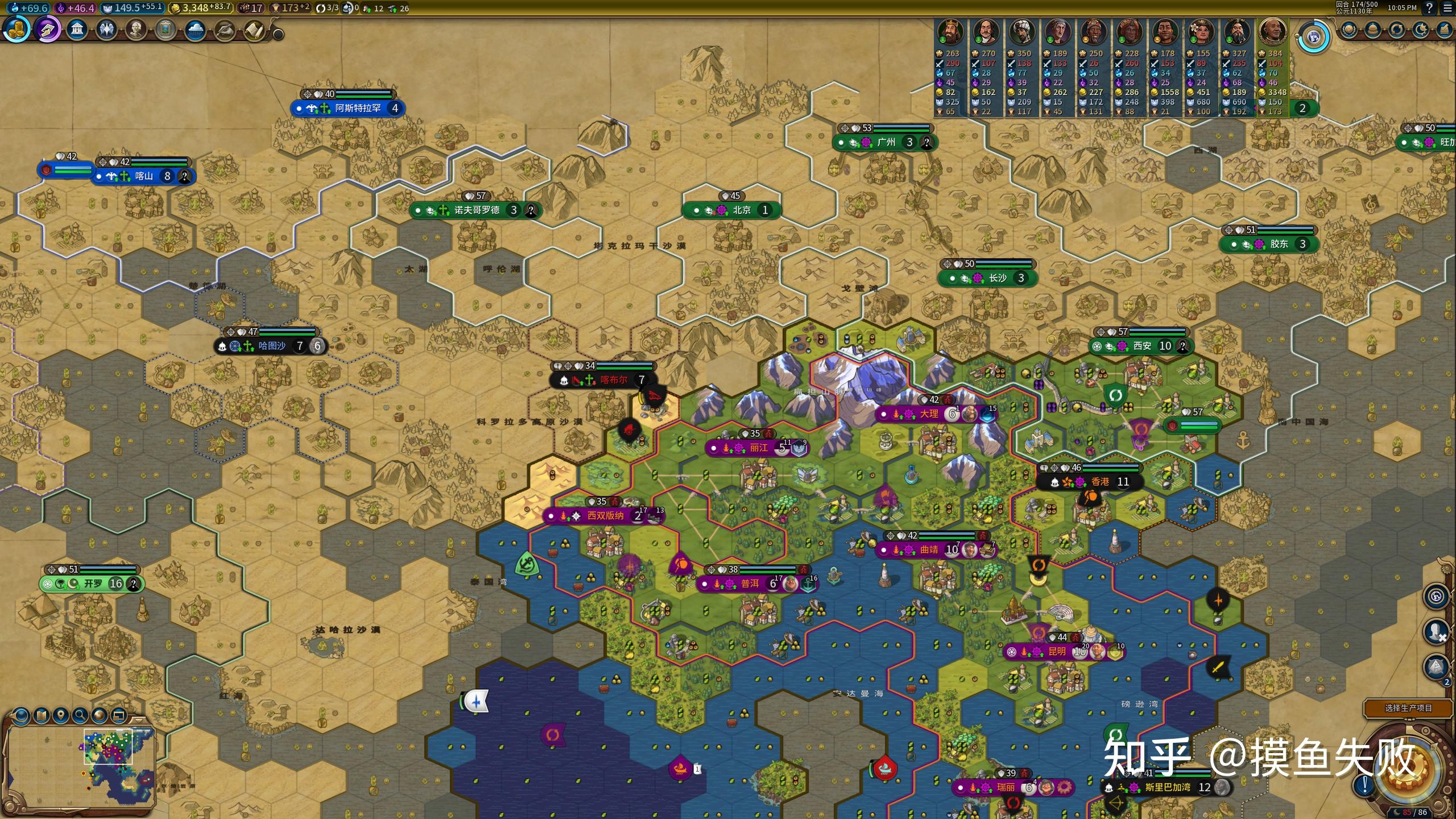1456x819 pixels.
Task: Open the climate rain cloud icon
Action: pos(195,30)
